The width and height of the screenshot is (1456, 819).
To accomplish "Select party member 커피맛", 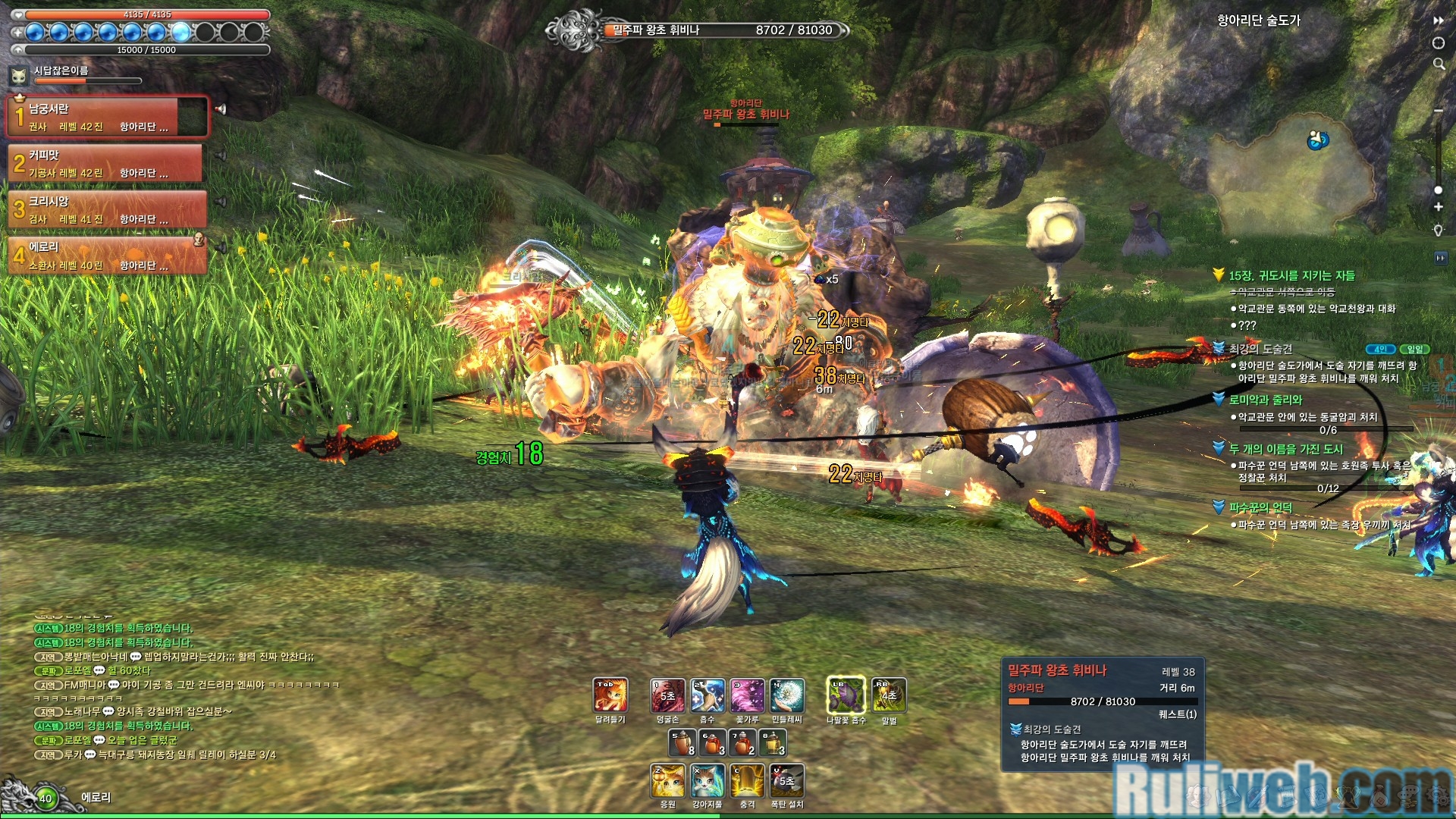I will pyautogui.click(x=106, y=163).
